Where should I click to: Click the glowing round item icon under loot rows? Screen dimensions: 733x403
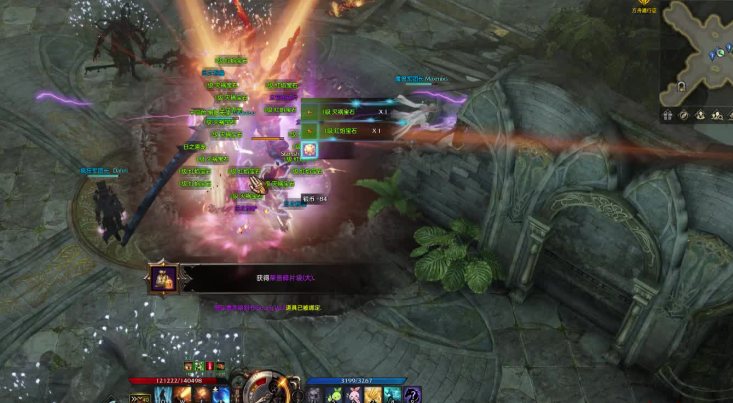click(x=310, y=149)
